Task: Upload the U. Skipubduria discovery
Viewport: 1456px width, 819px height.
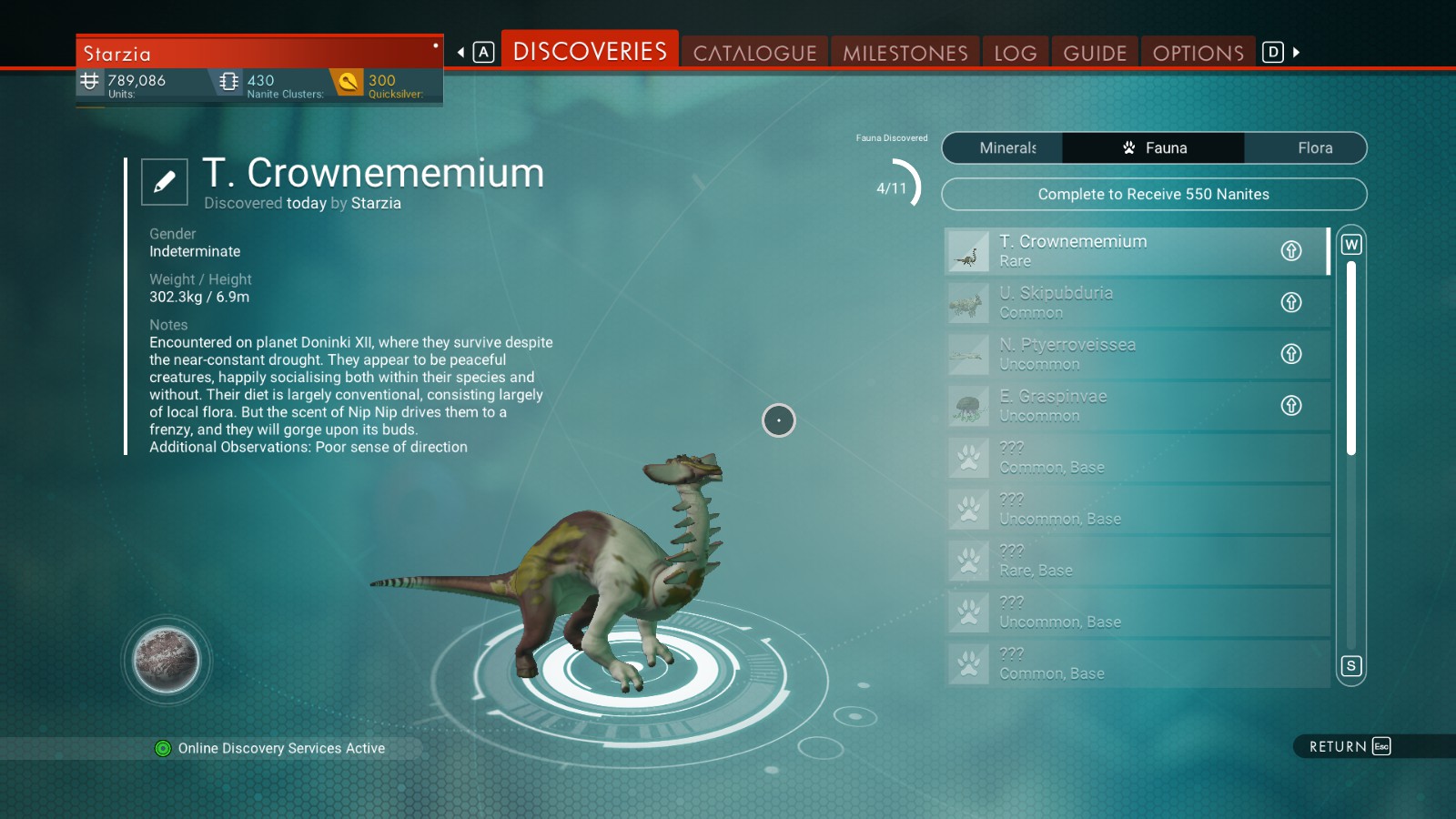Action: 1291,302
